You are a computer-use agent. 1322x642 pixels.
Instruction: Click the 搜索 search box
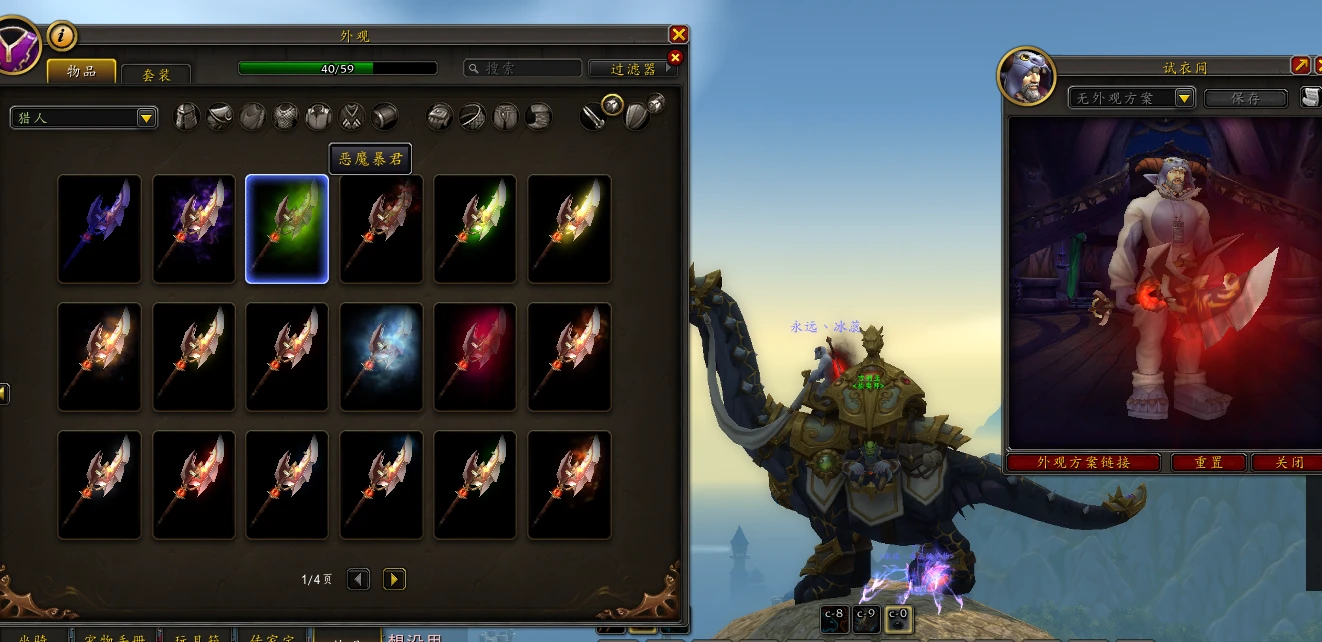(x=523, y=69)
